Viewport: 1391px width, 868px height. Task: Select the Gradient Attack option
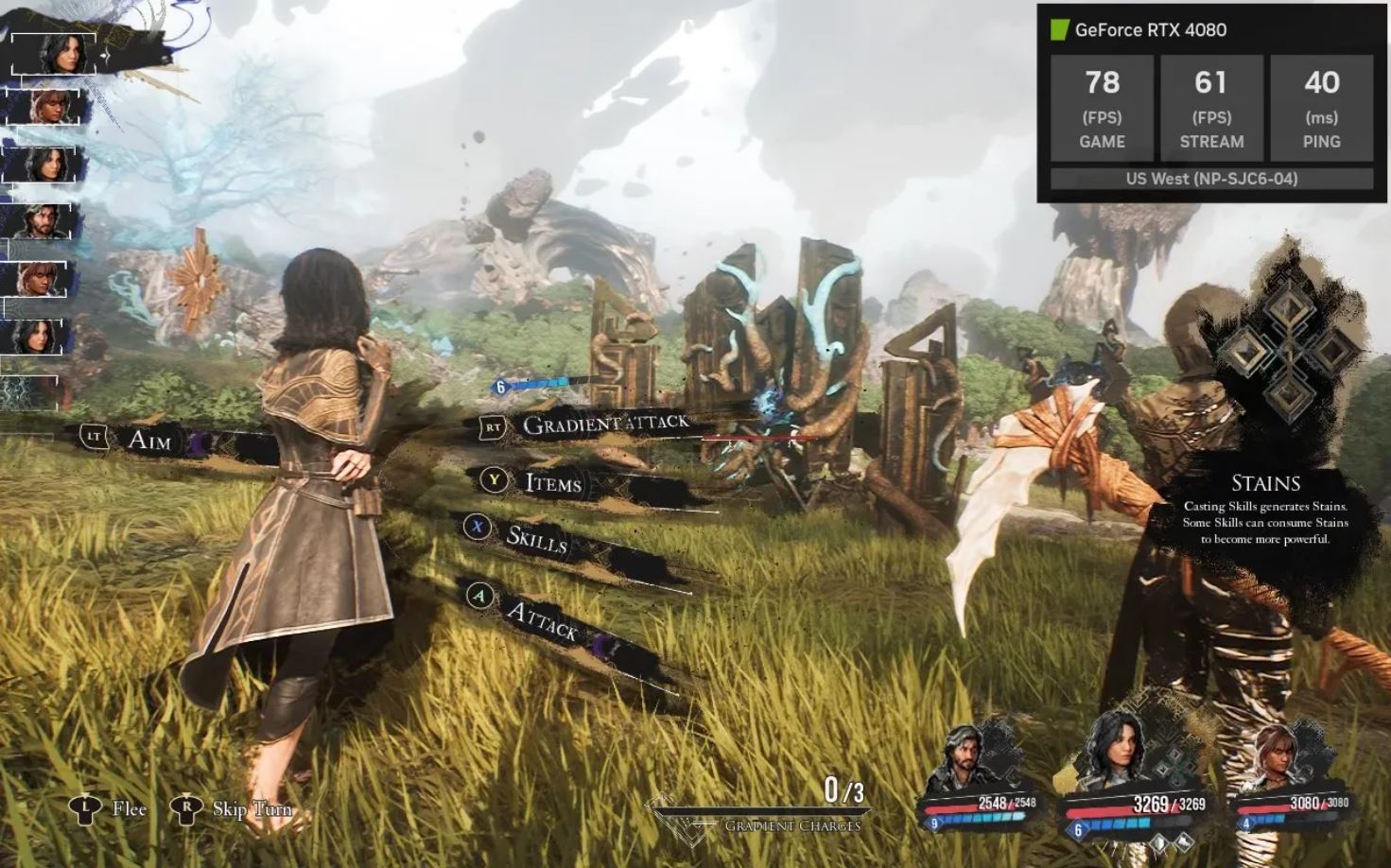605,424
